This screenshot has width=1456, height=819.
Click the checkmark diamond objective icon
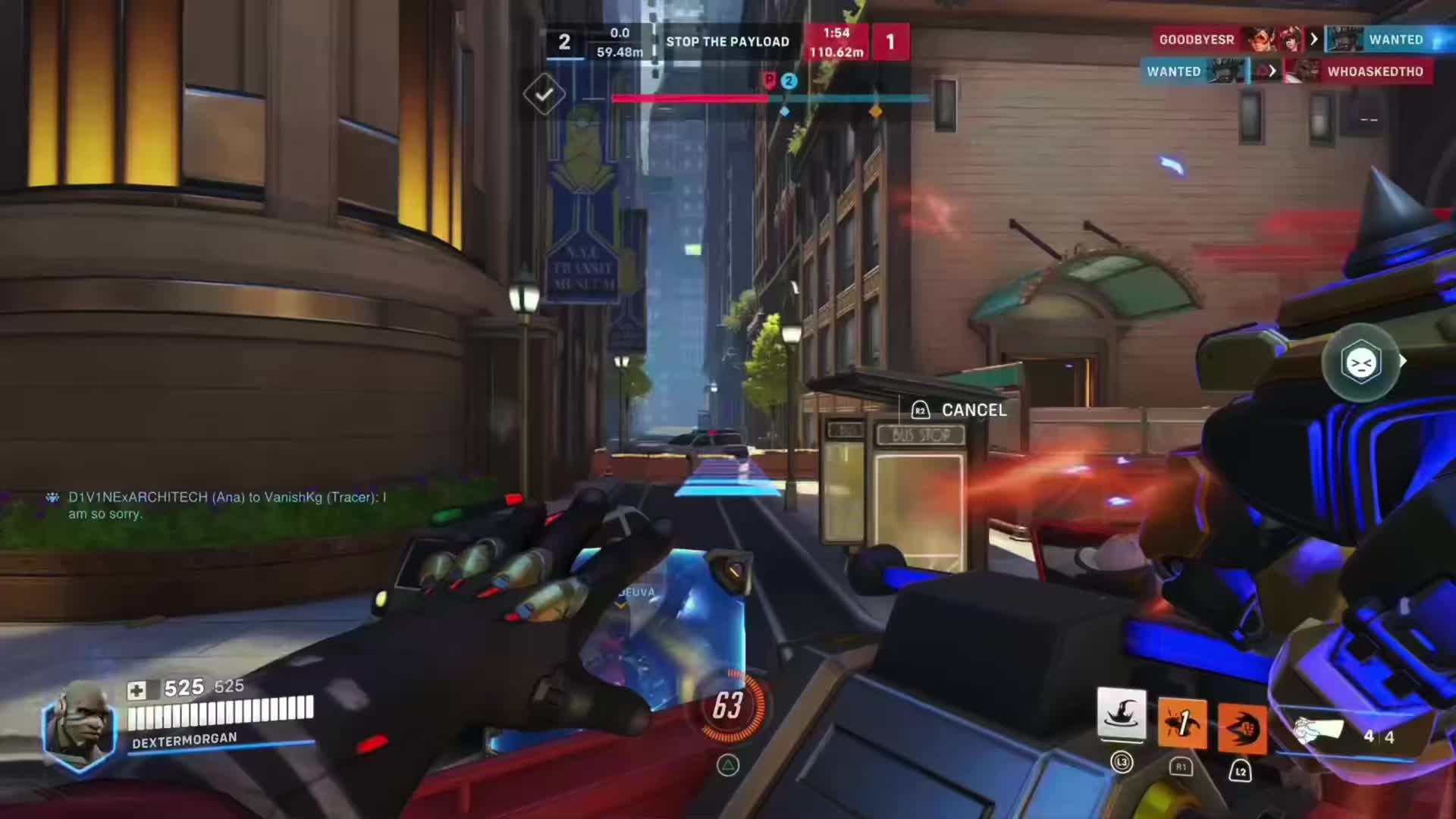(544, 94)
